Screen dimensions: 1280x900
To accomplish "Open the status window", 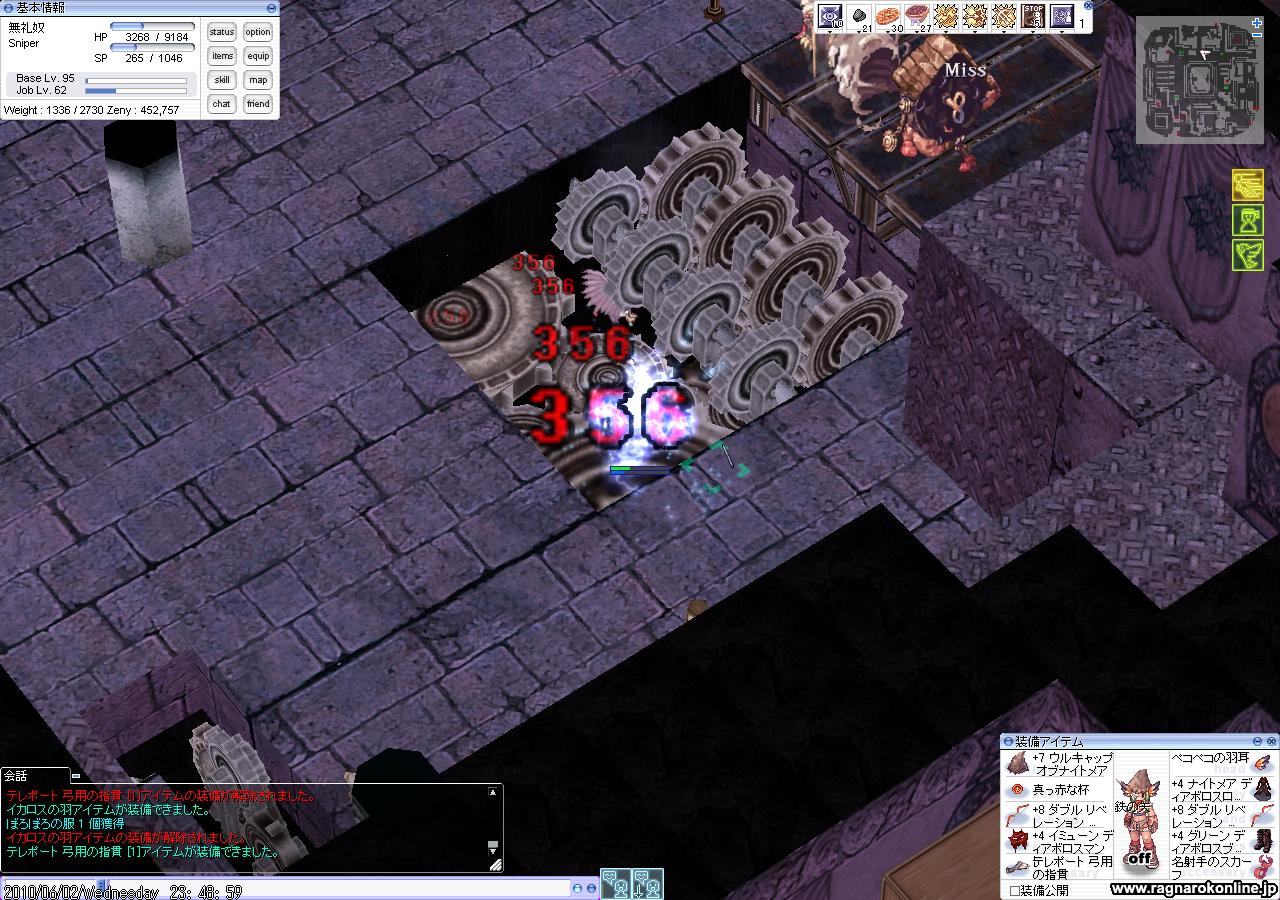I will point(222,33).
